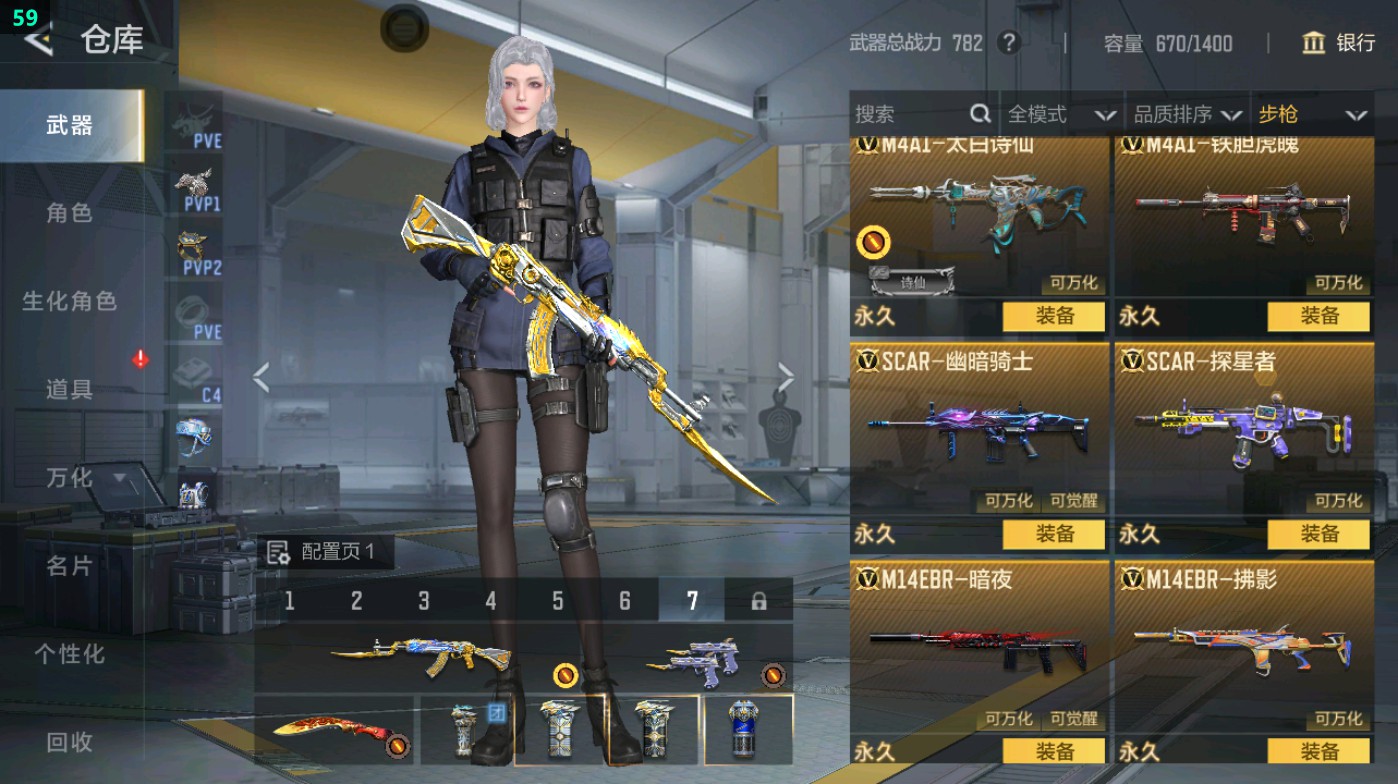Screen dimensions: 1398x784
Task: Equip the SCAR-幽暗骑士 rifle
Action: pyautogui.click(x=1054, y=534)
